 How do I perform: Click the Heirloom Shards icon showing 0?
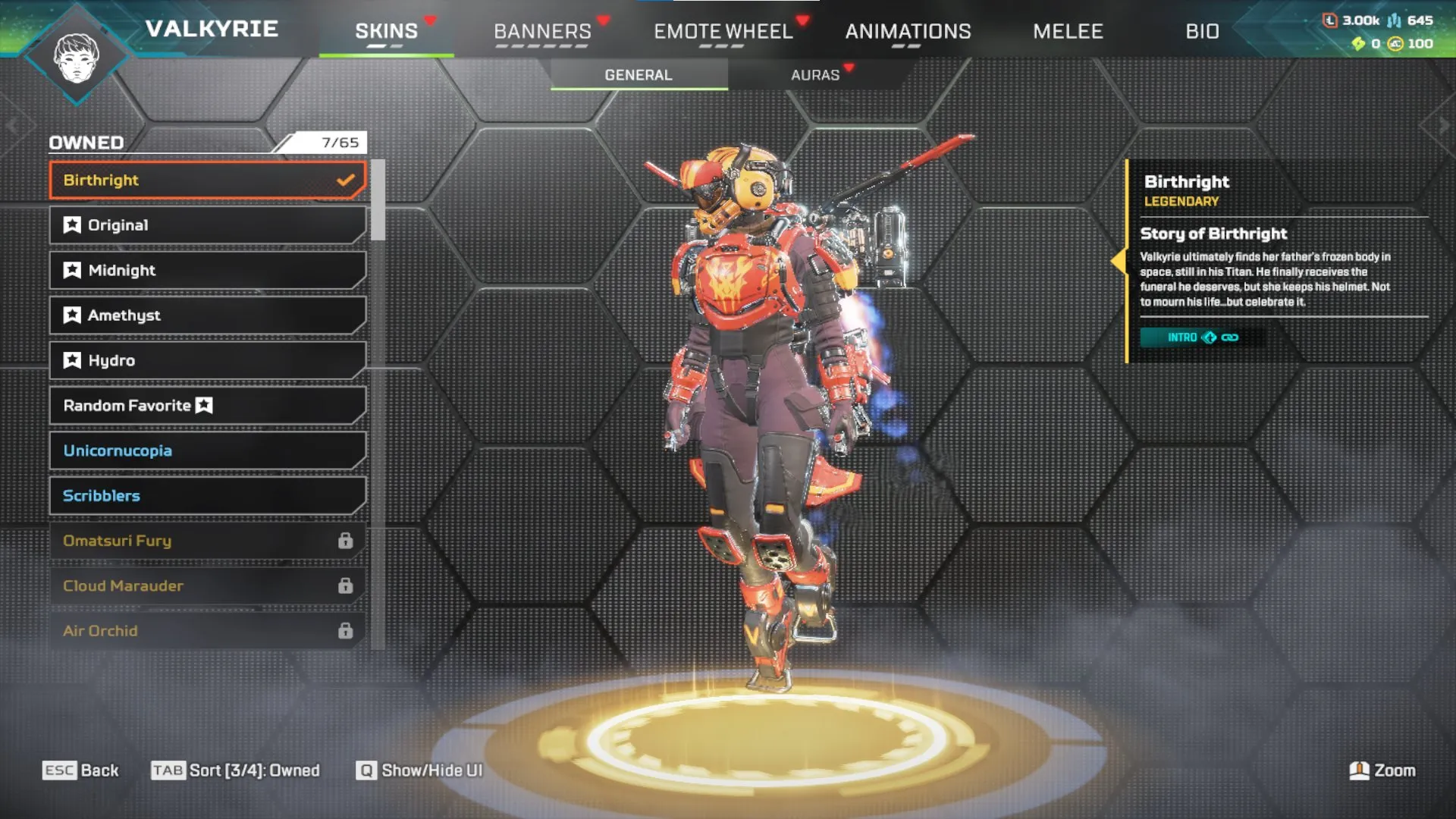click(x=1357, y=43)
